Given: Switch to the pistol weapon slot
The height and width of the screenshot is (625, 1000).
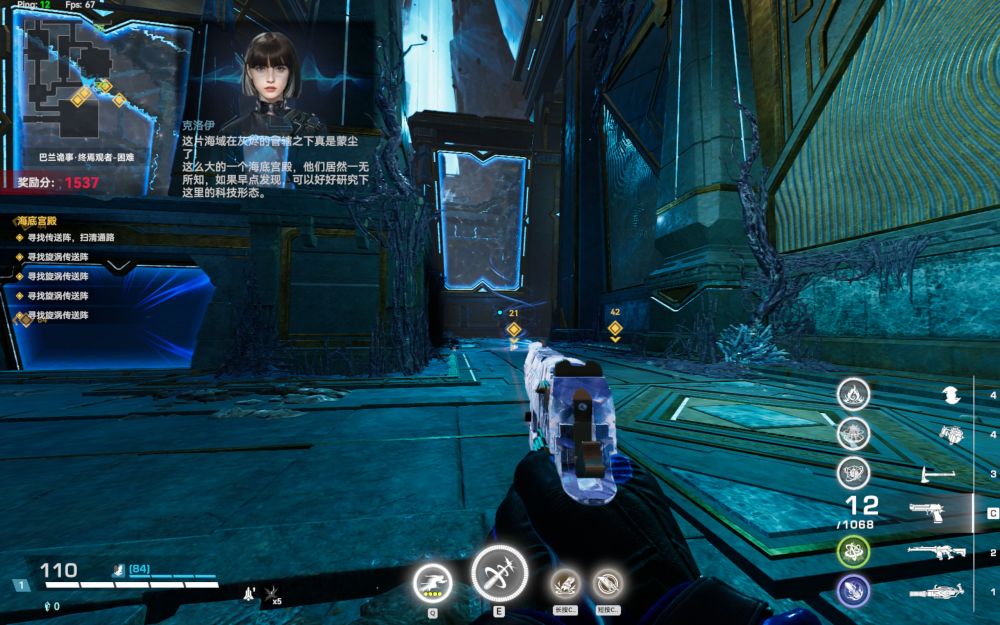Looking at the screenshot, I should coord(927,513).
